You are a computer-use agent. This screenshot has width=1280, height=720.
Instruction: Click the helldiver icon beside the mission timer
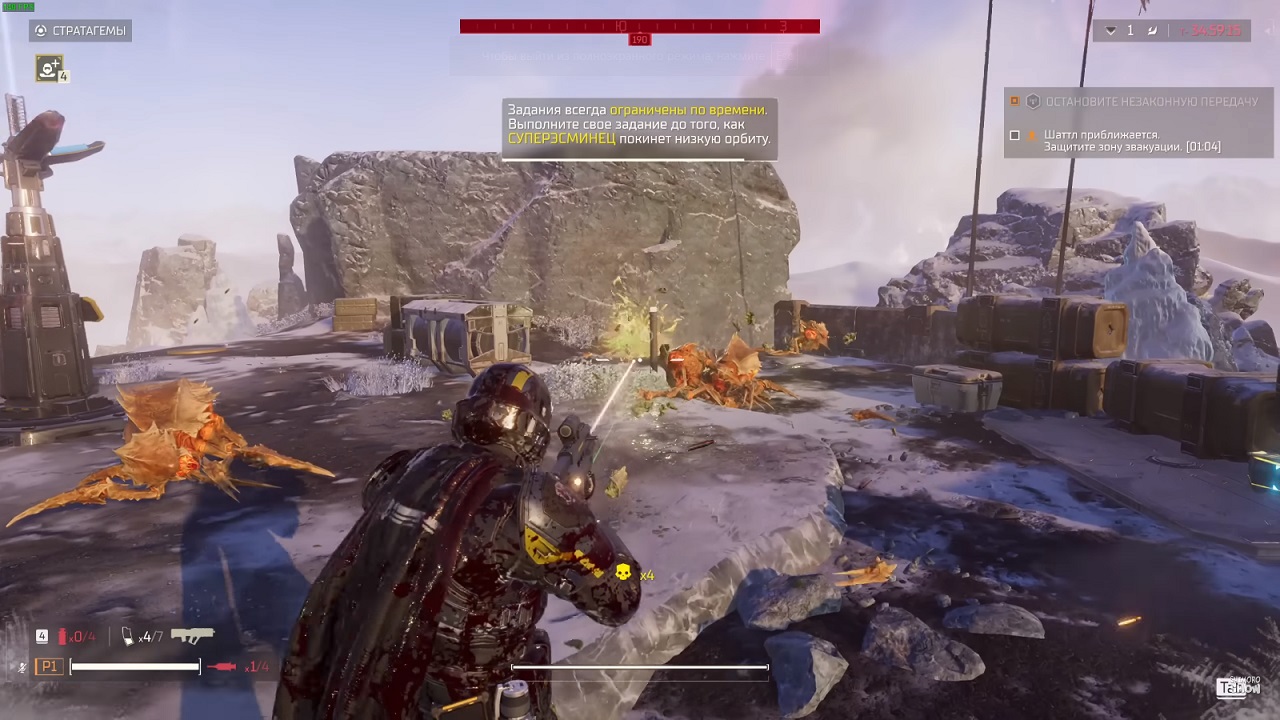[x=1152, y=31]
